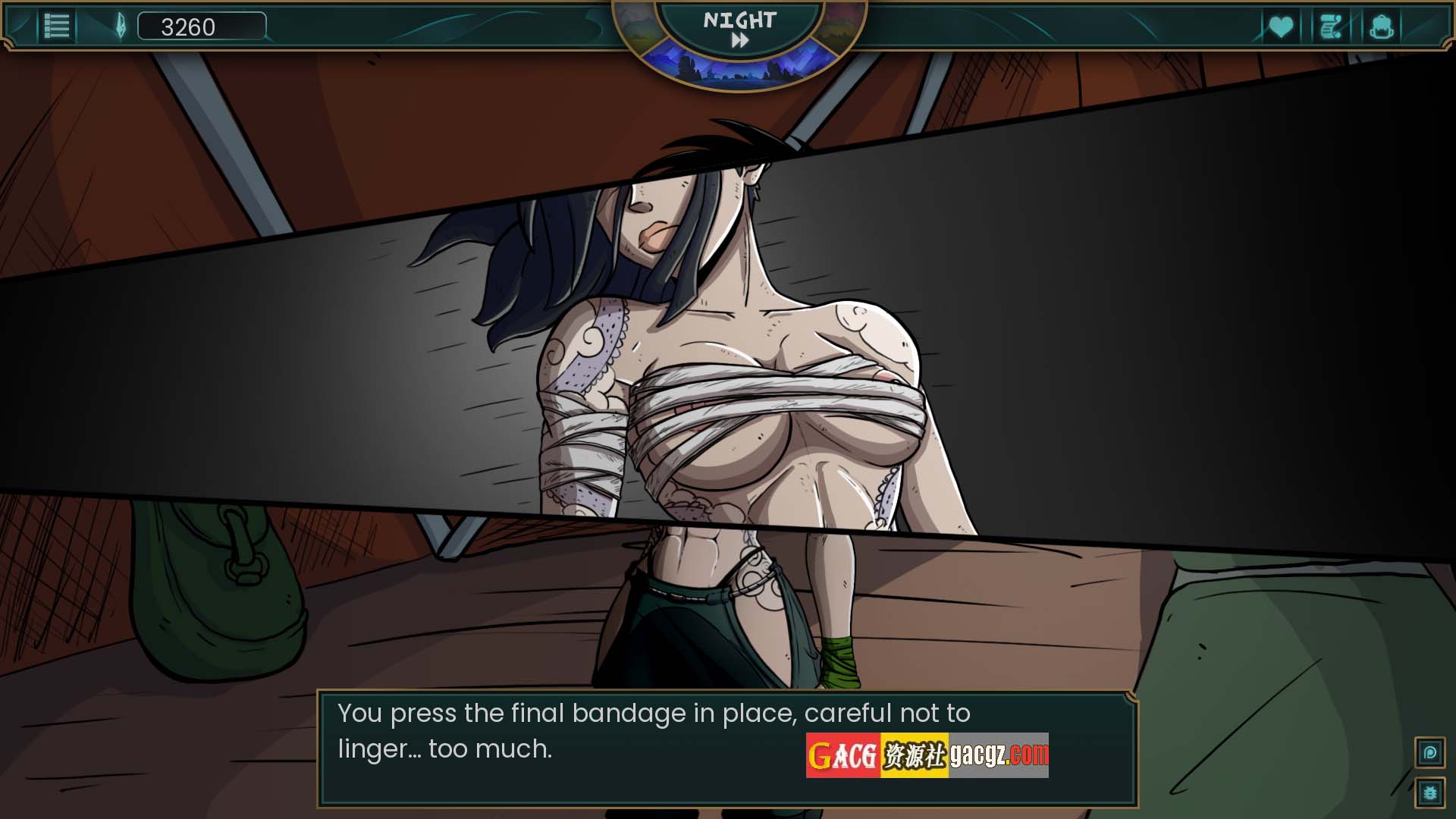Open the main menu list icon
The width and height of the screenshot is (1456, 819).
click(57, 27)
